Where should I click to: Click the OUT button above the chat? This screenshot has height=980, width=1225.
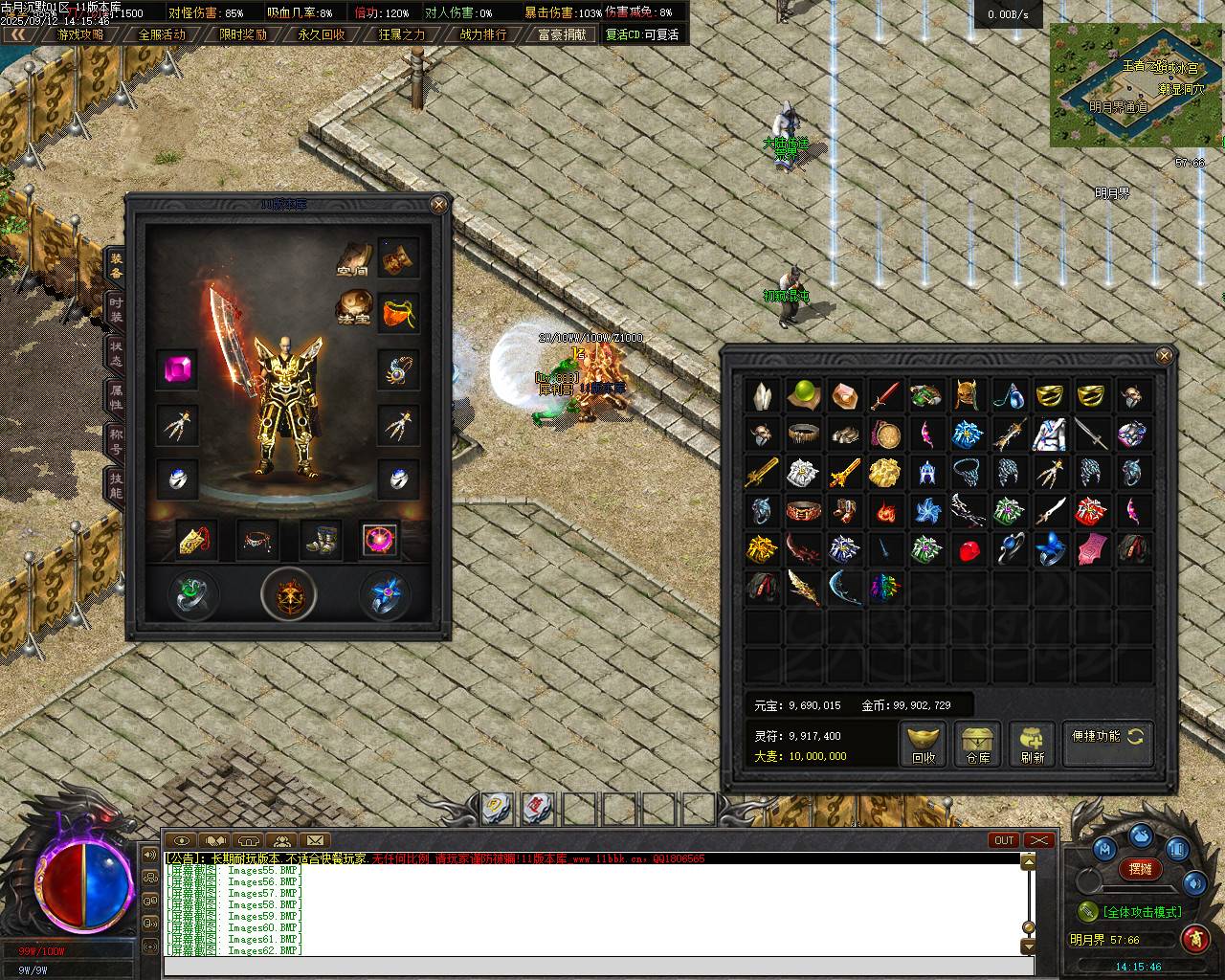point(1003,840)
